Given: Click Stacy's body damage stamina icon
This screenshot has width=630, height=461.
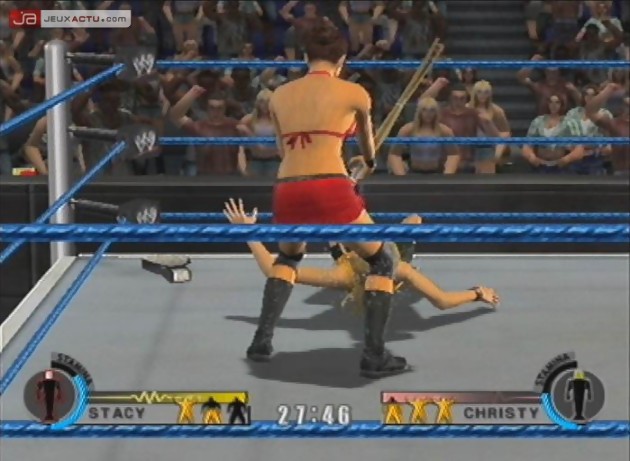Looking at the screenshot, I should (x=50, y=393).
